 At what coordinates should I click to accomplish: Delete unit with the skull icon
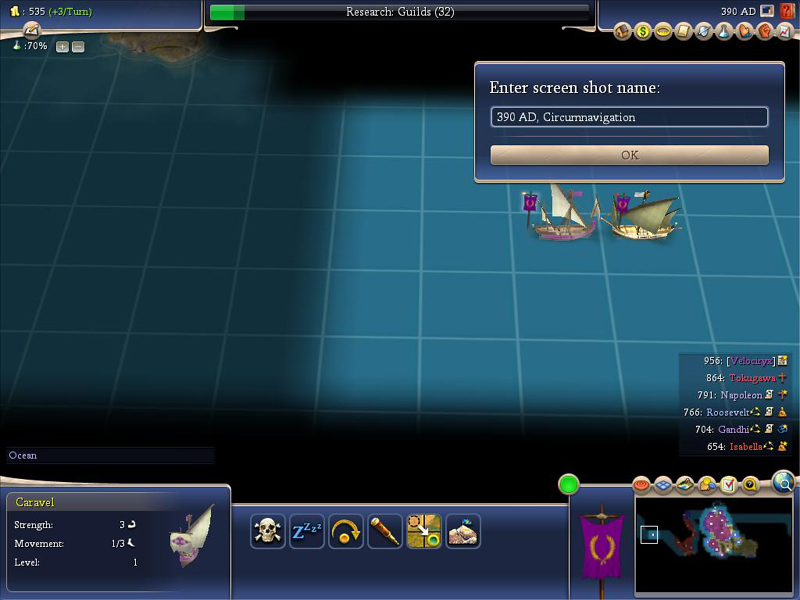[x=268, y=531]
